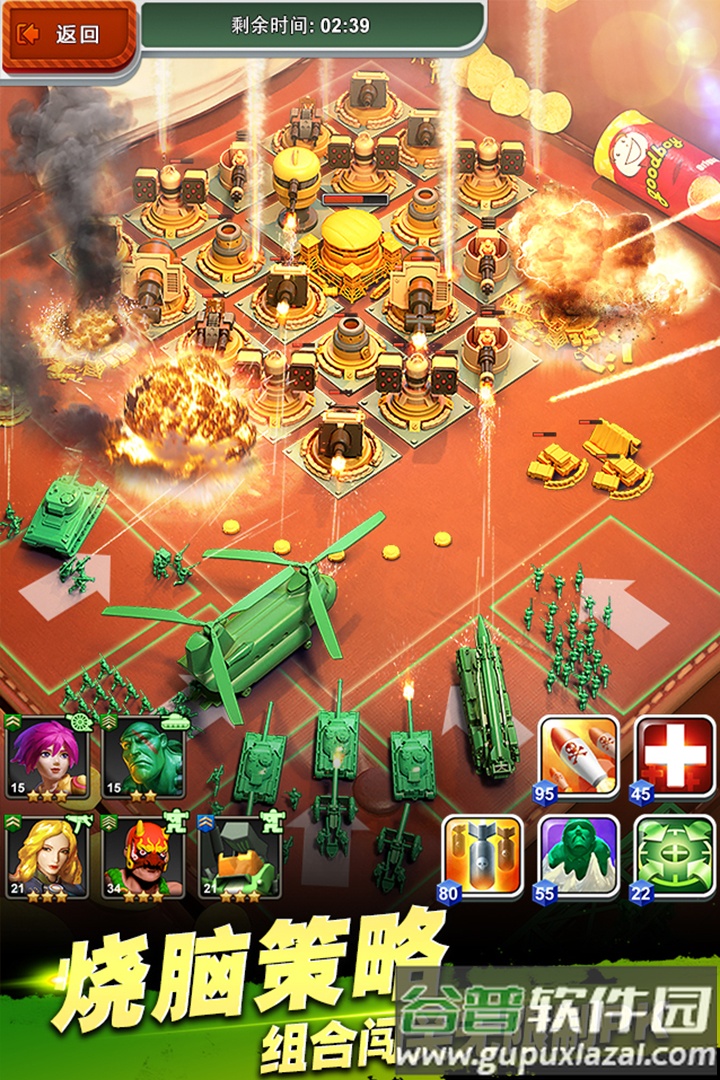The width and height of the screenshot is (720, 1080).
Task: Tap the 返回 back button
Action: (68, 34)
